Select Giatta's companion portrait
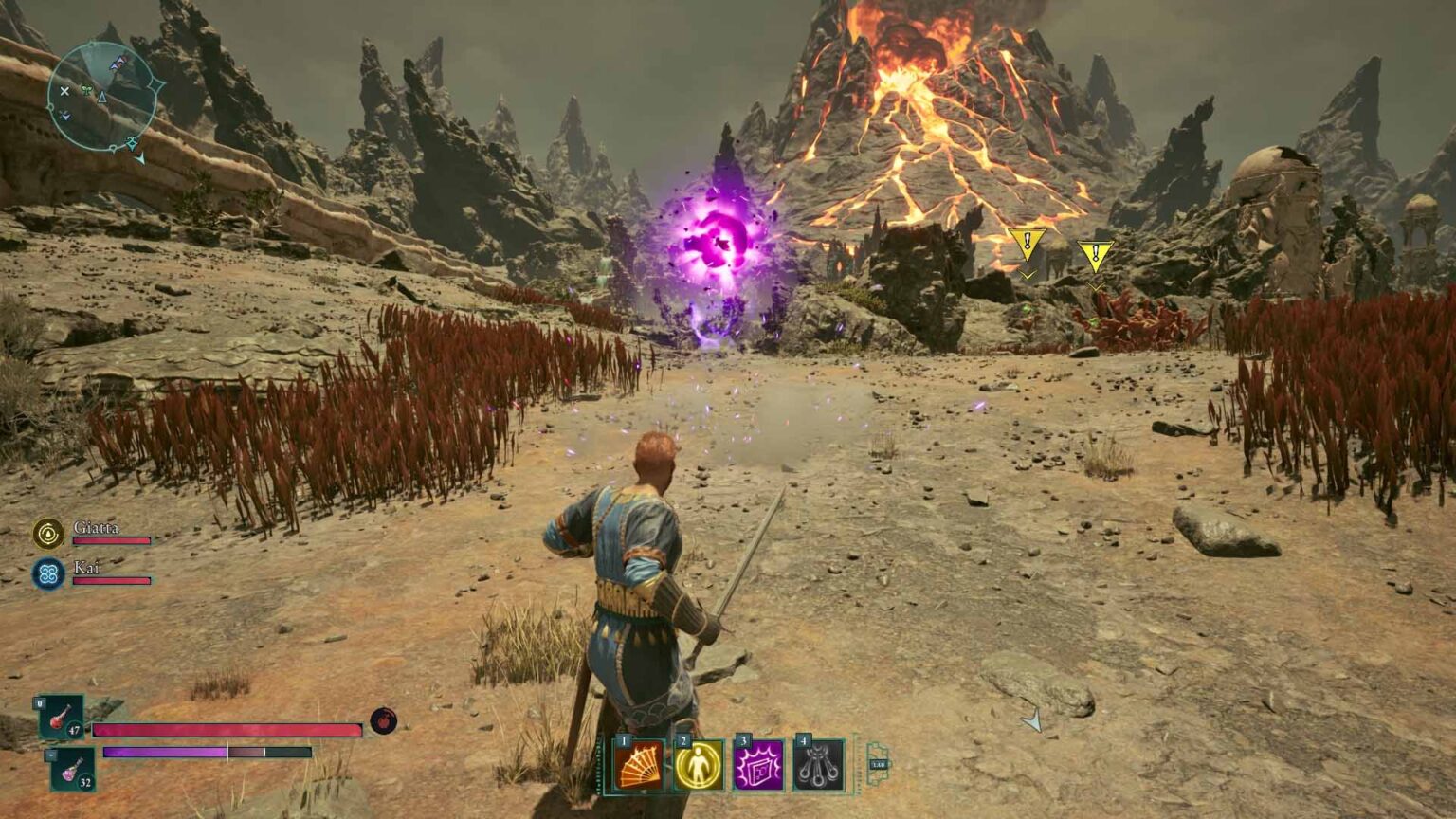The width and height of the screenshot is (1456, 819). point(47,534)
